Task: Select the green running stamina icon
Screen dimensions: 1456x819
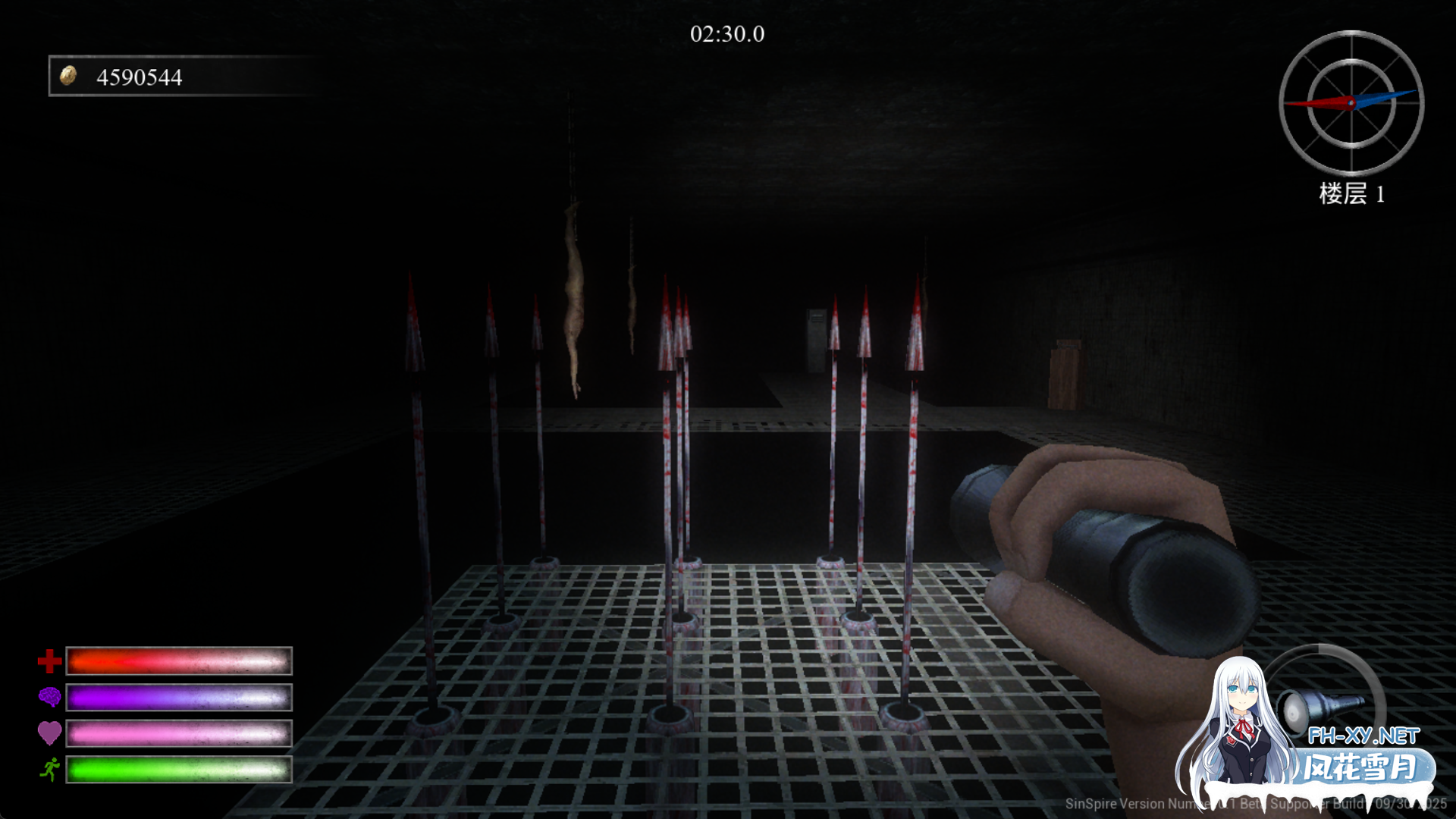Action: (x=49, y=769)
